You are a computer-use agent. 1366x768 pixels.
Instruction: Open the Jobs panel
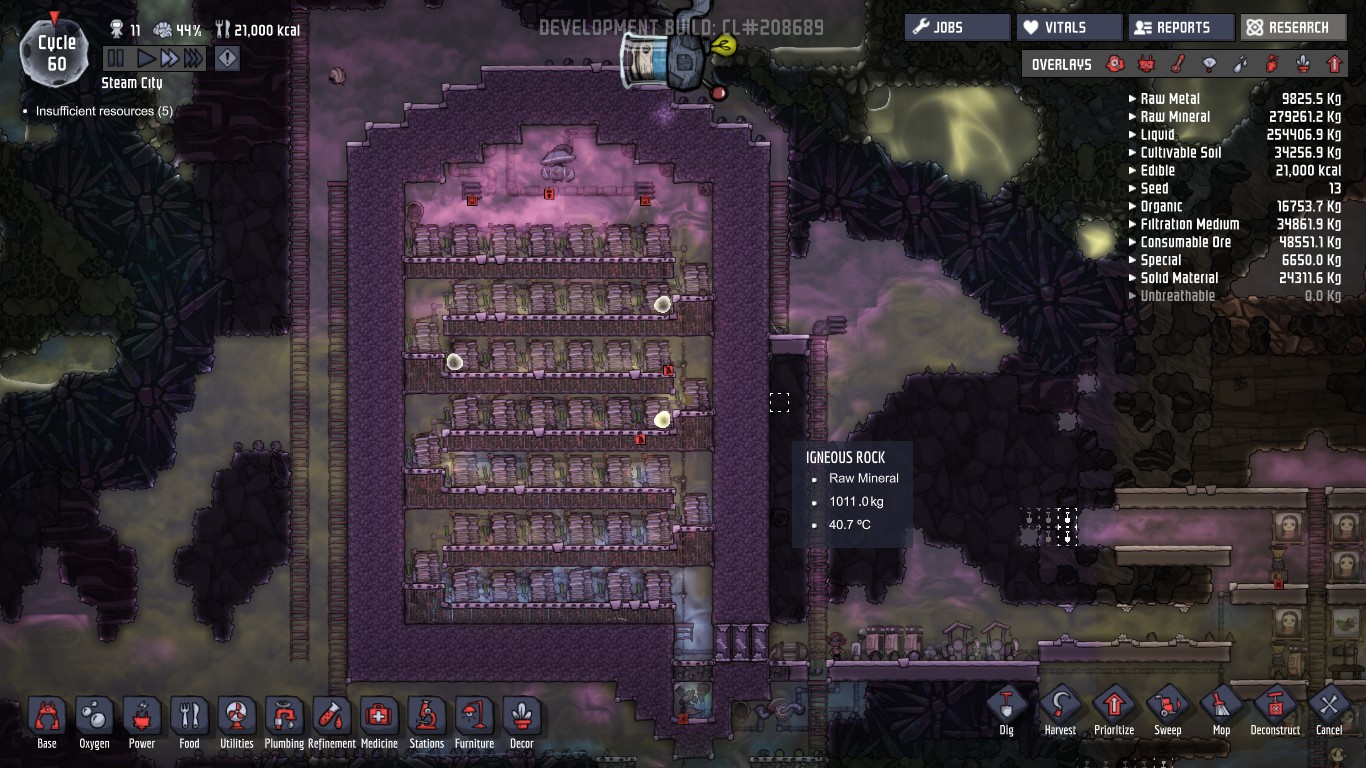(x=957, y=27)
